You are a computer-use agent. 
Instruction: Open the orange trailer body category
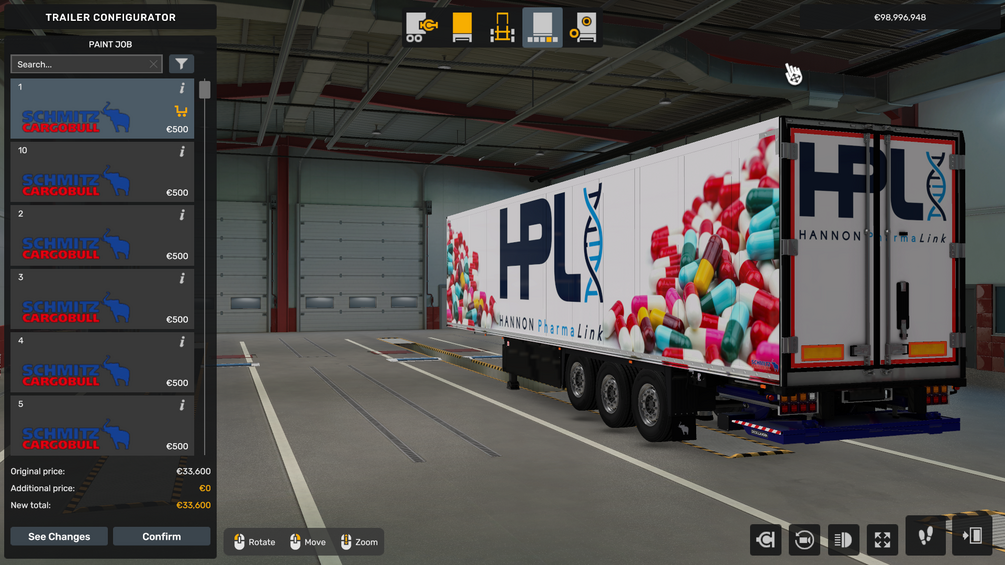(x=462, y=27)
